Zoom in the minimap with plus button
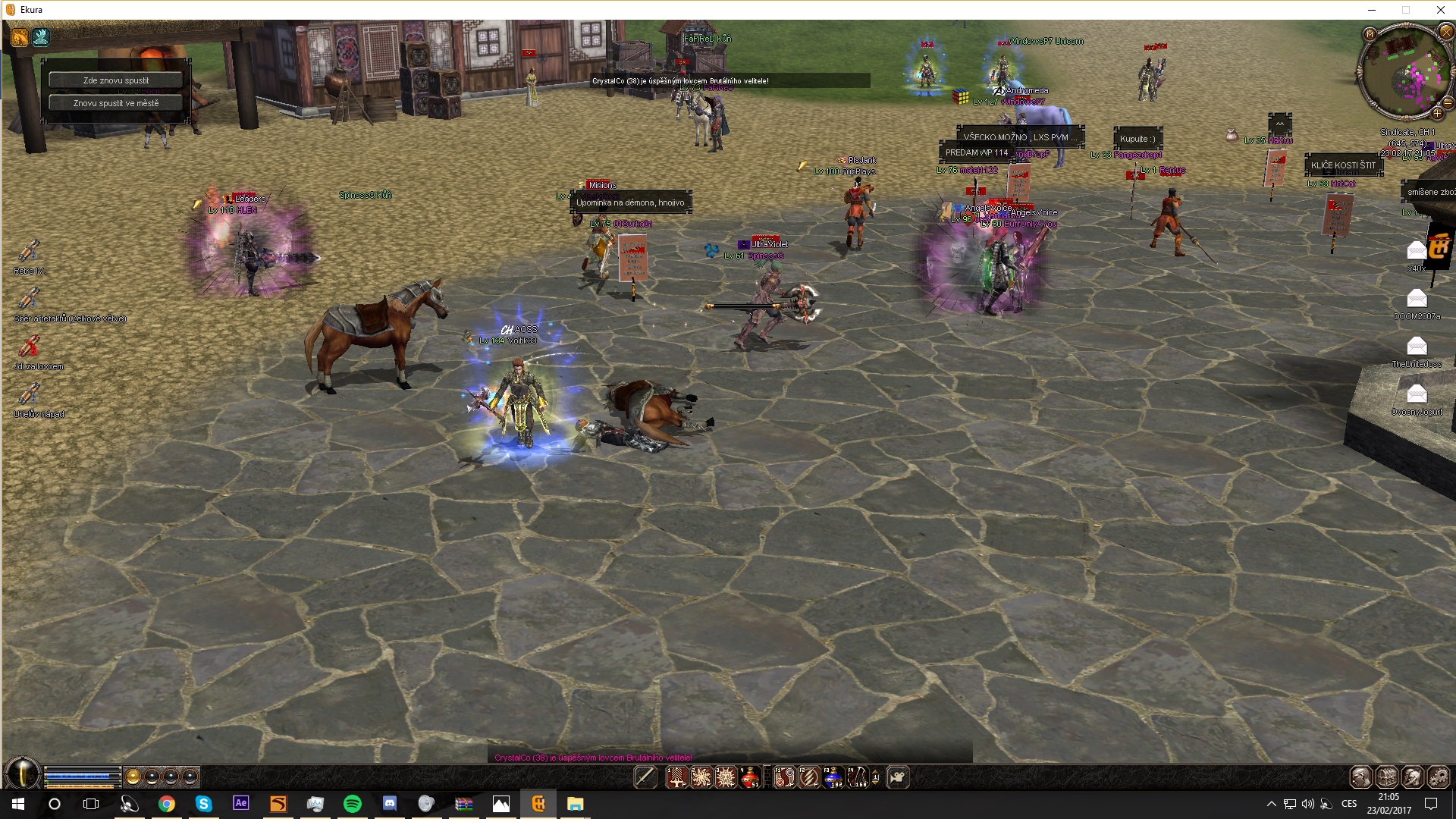The width and height of the screenshot is (1456, 819). [x=1436, y=114]
